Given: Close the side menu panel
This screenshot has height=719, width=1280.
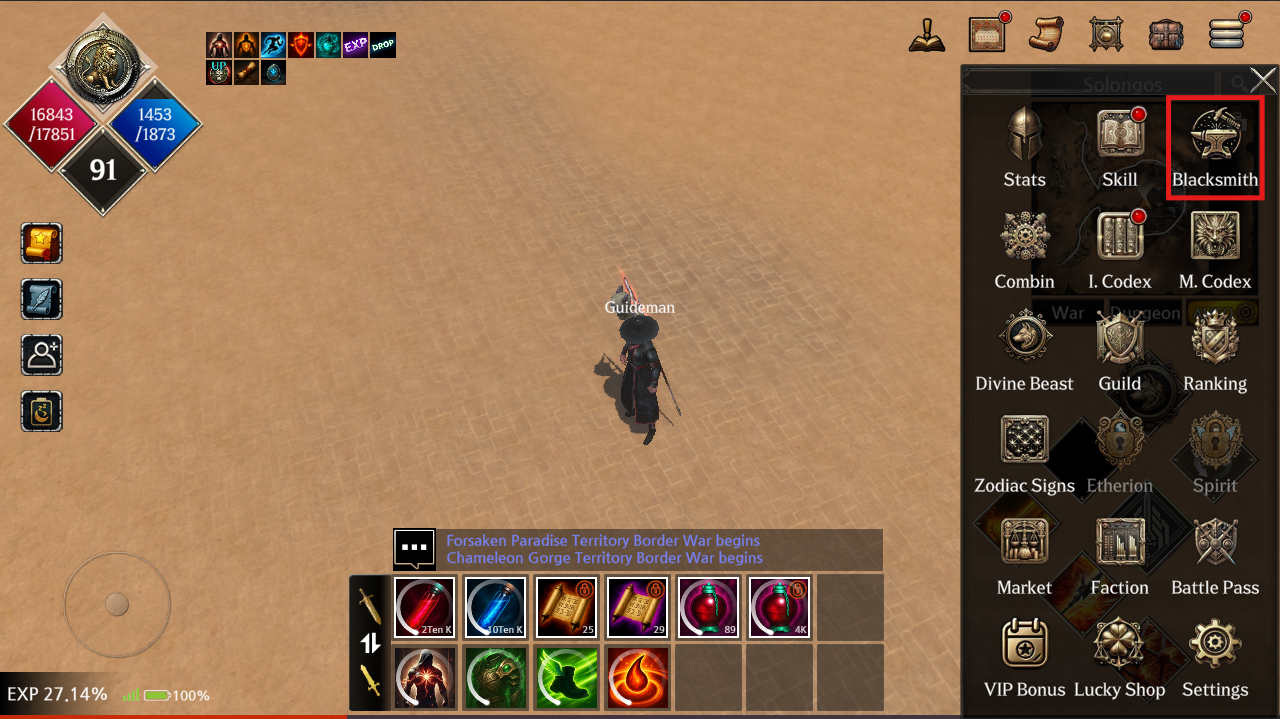Looking at the screenshot, I should [x=1262, y=80].
